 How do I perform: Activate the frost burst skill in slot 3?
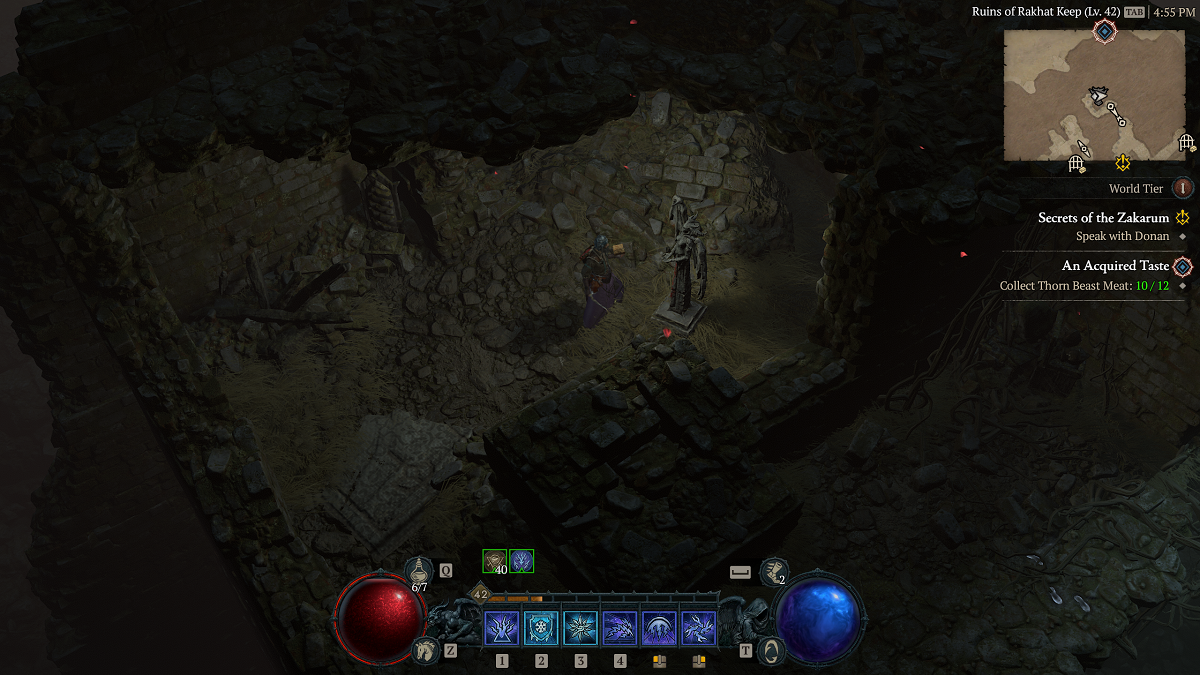click(x=580, y=628)
